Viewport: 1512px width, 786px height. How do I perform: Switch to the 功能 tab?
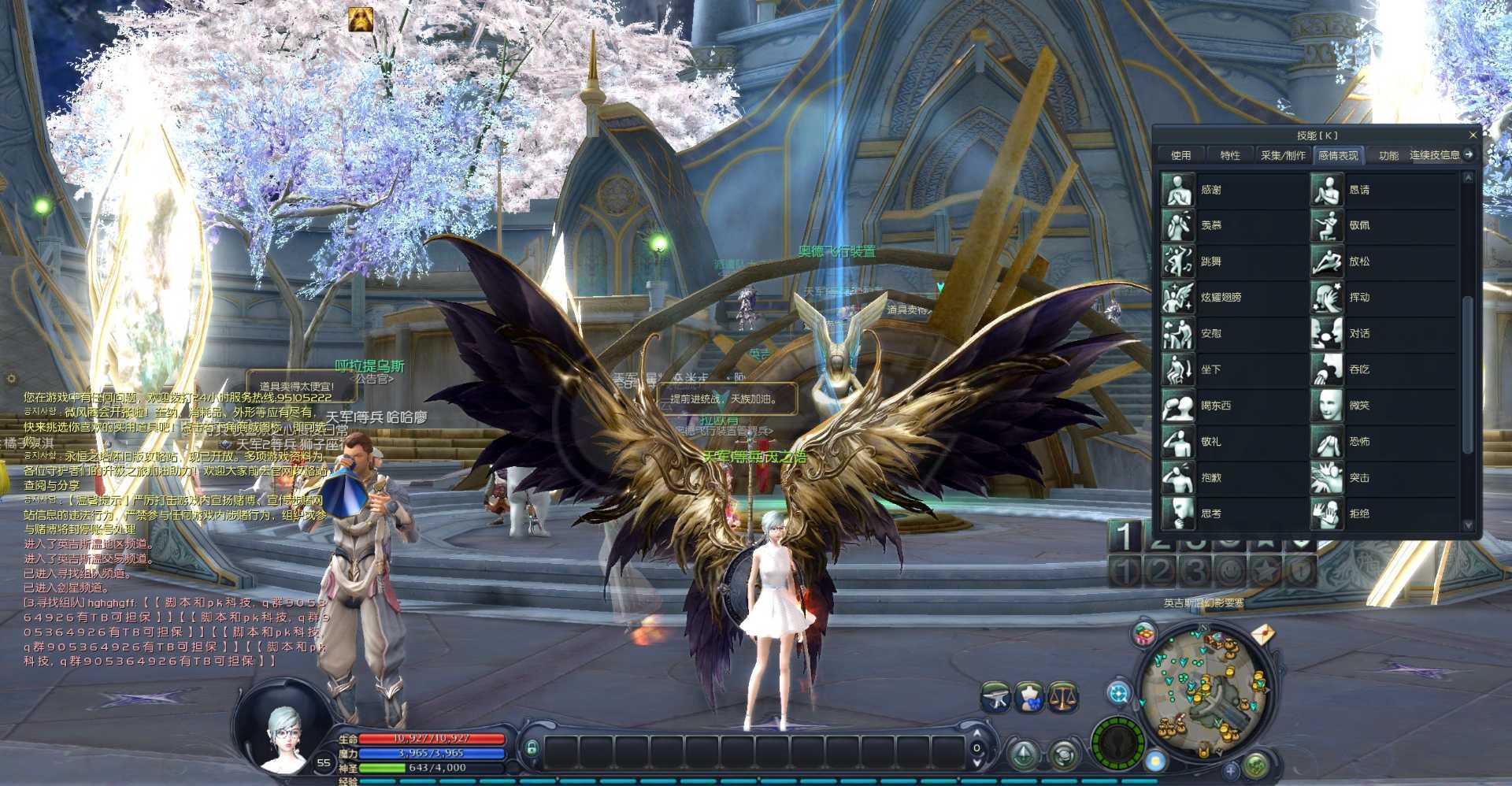[1388, 155]
